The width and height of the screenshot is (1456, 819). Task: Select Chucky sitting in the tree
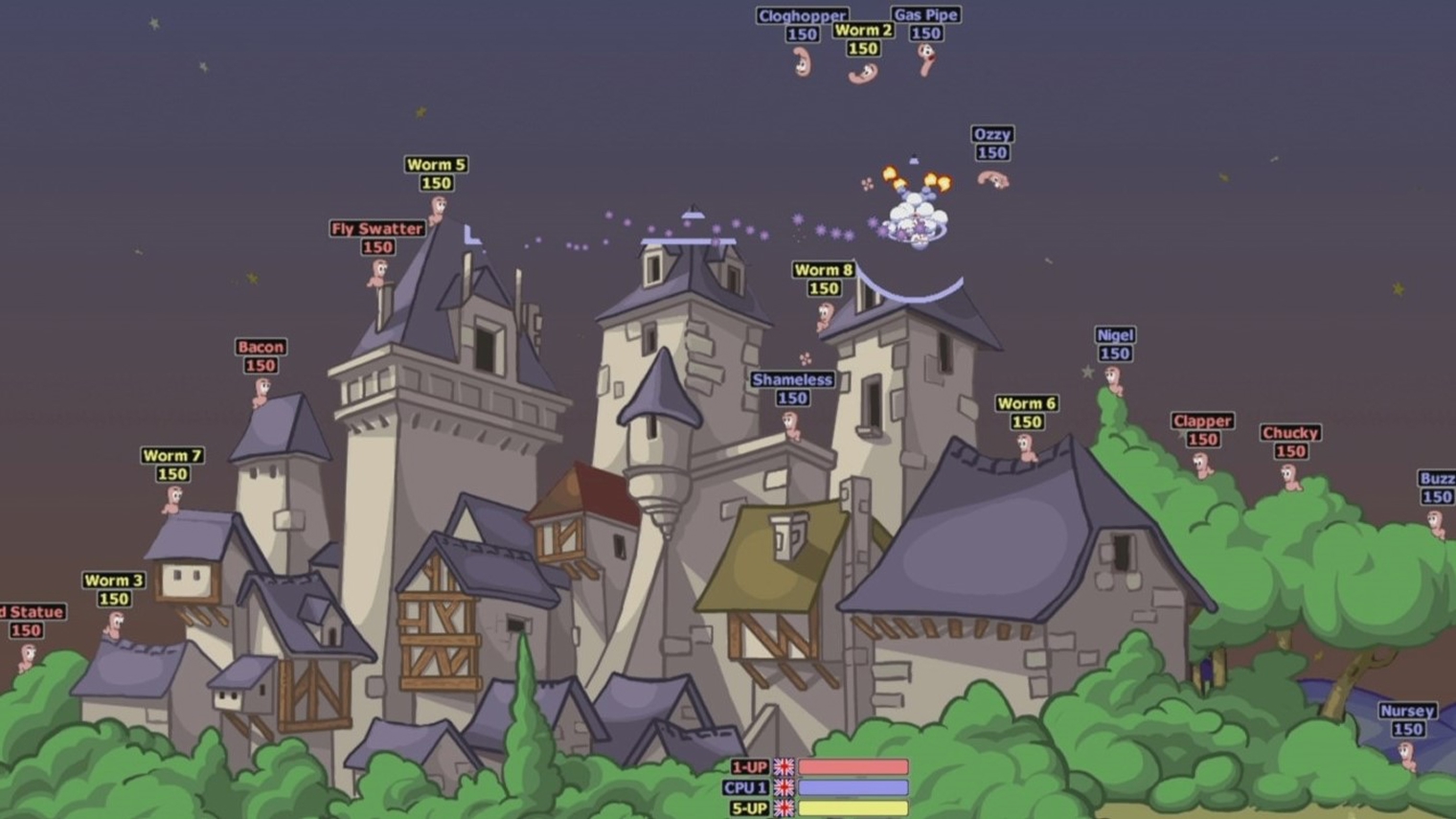1288,475
